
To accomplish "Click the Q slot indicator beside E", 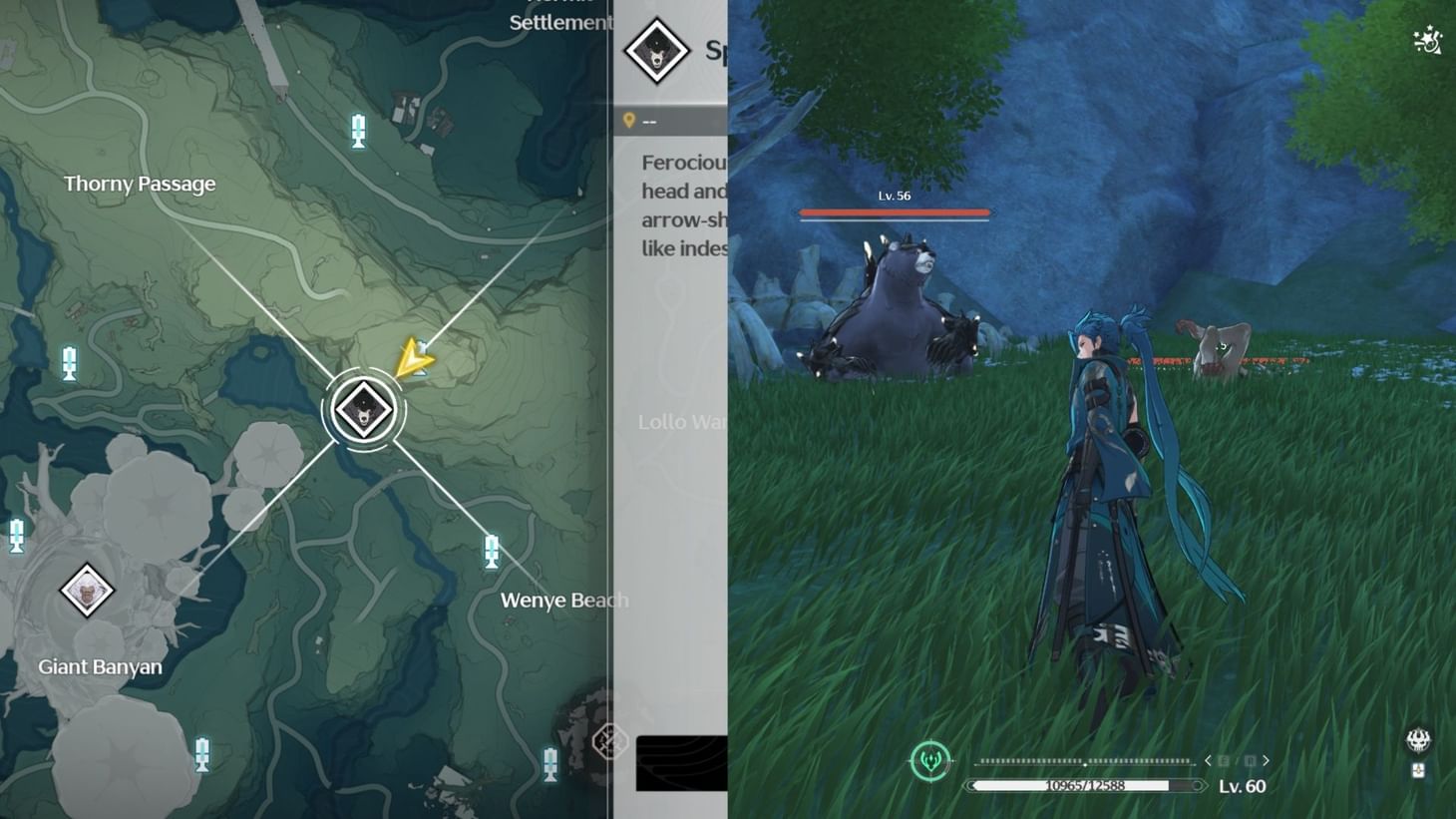I will point(1250,760).
